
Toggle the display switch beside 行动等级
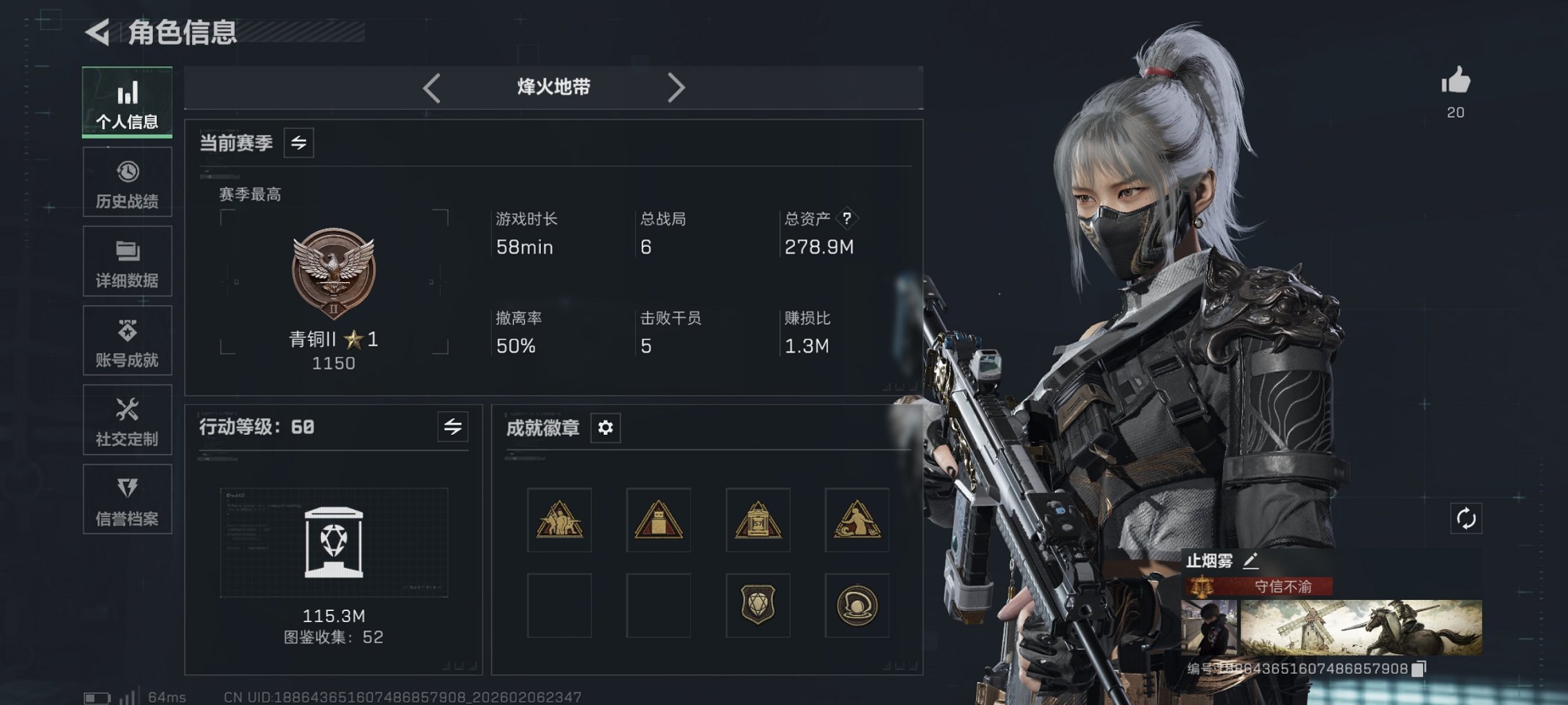click(x=452, y=427)
